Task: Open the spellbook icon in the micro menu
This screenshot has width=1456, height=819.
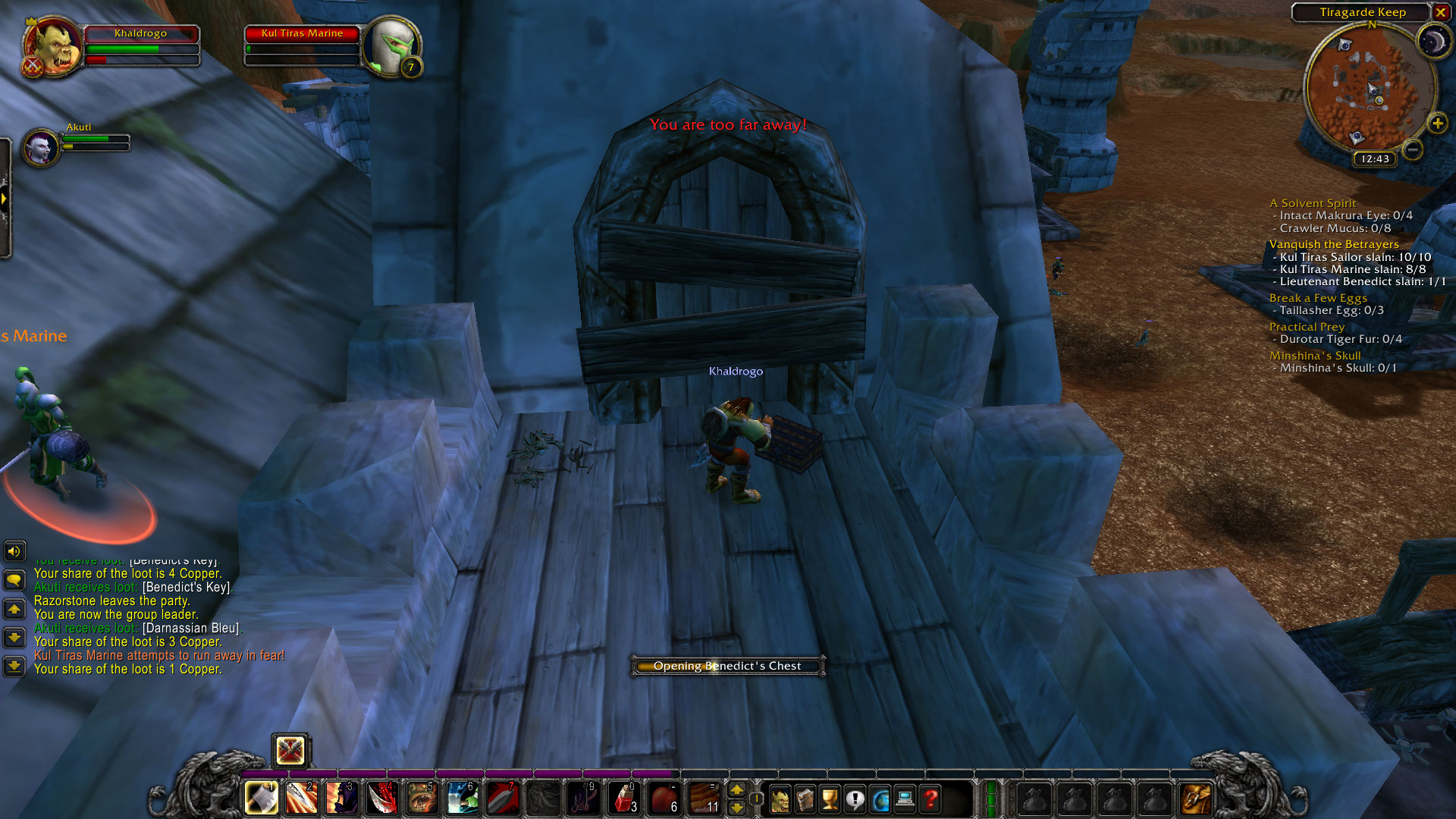Action: click(x=805, y=799)
